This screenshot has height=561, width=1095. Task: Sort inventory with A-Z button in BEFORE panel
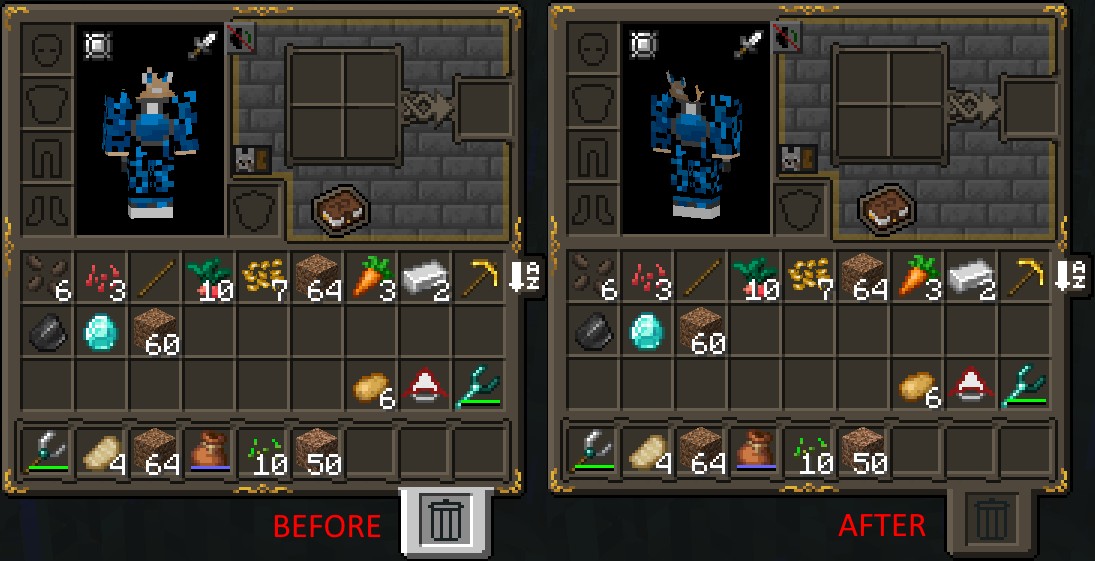tap(526, 275)
